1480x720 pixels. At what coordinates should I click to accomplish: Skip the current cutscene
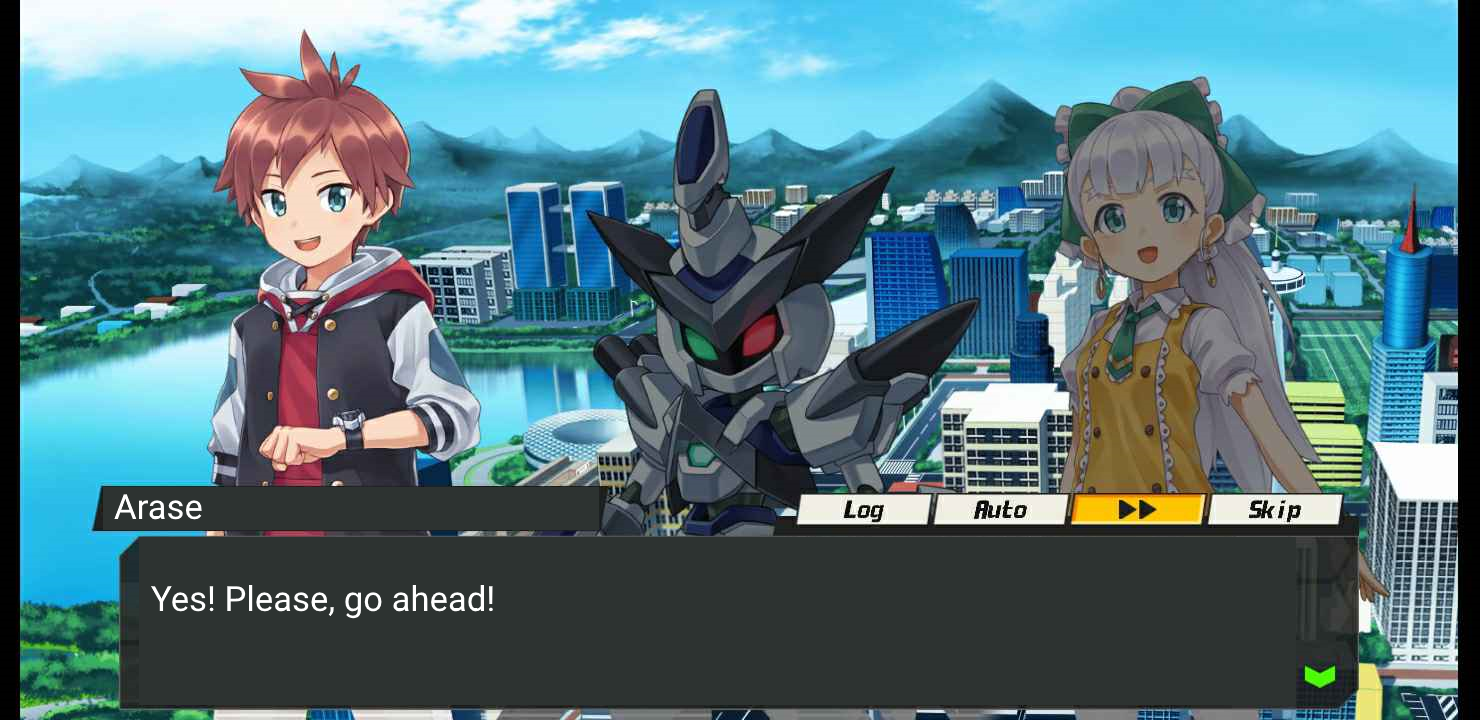click(1274, 510)
